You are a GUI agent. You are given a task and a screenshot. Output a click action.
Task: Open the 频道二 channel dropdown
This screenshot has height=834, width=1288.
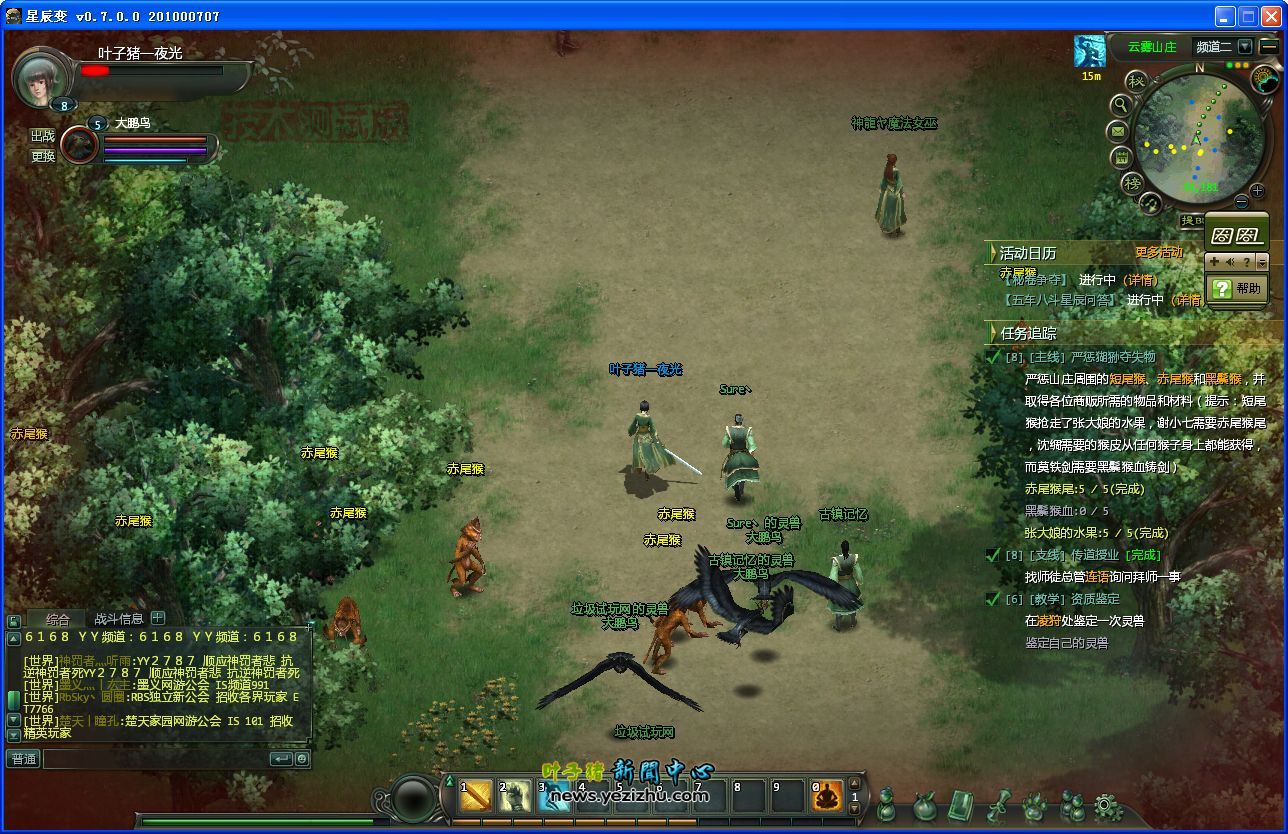[x=1244, y=46]
